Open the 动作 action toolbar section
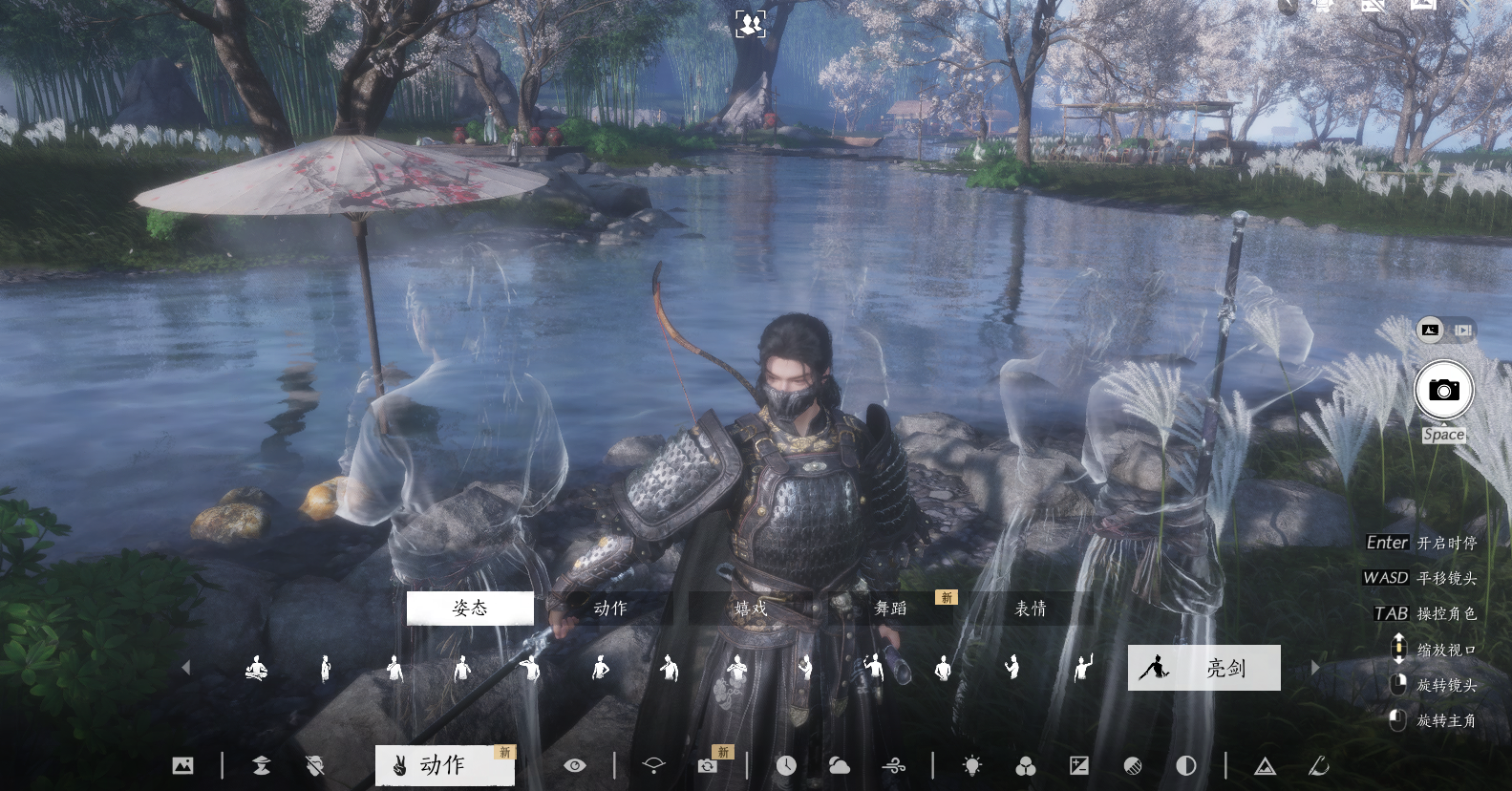This screenshot has width=1512, height=791. coord(444,765)
